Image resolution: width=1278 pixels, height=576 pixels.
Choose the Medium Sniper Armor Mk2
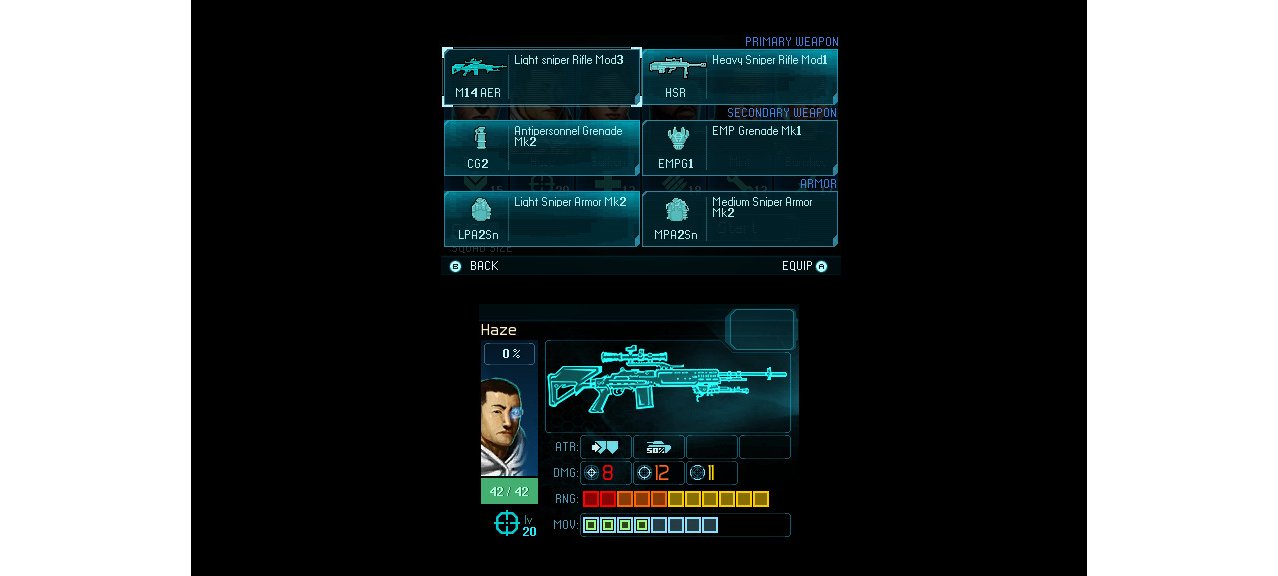739,219
